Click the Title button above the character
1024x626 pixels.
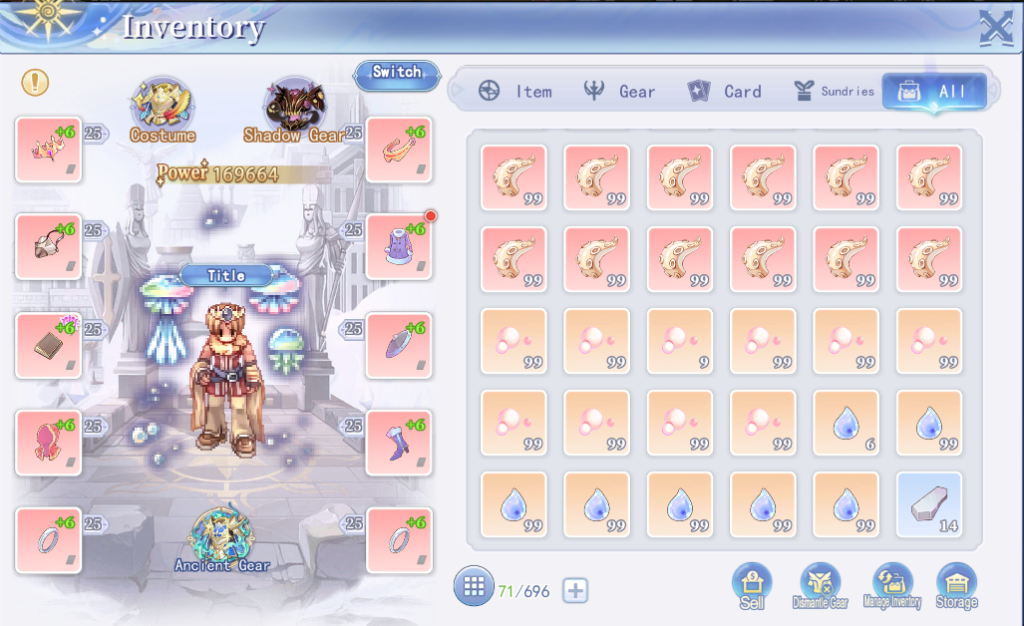click(226, 275)
